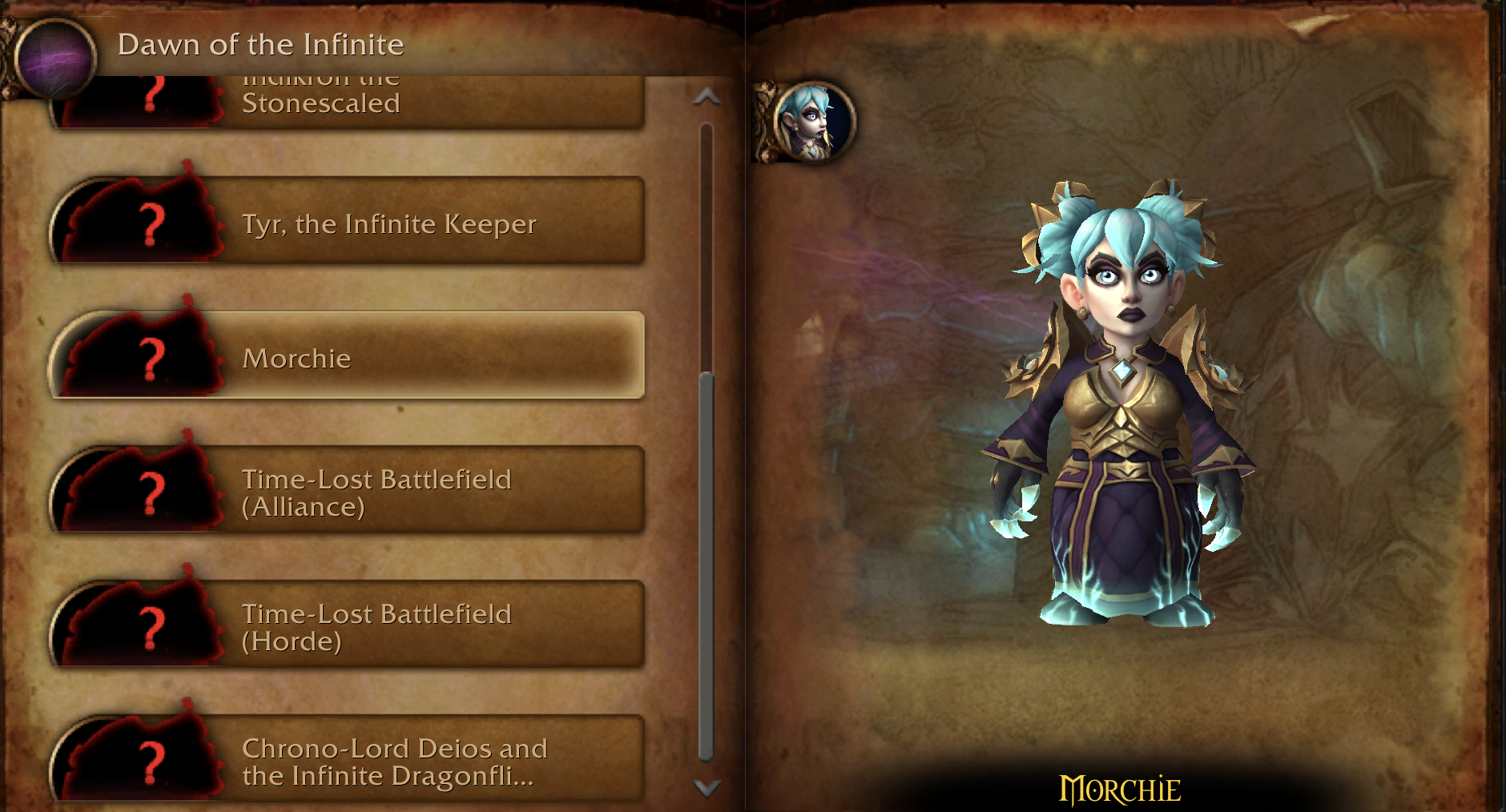Click the Morchie portrait icon
Viewport: 1506px width, 812px height.
813,122
